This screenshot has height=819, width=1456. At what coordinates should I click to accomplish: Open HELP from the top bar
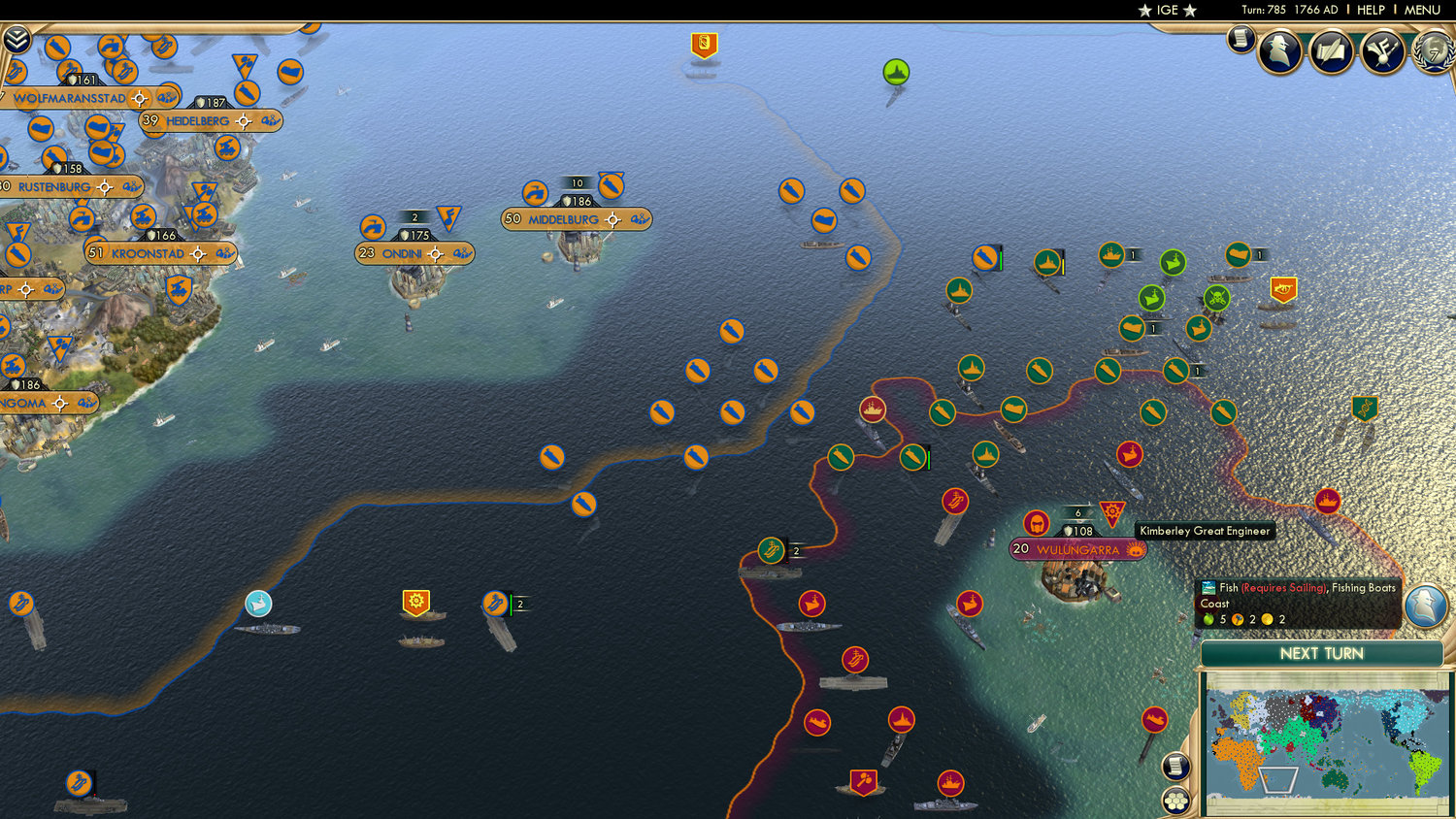1373,10
